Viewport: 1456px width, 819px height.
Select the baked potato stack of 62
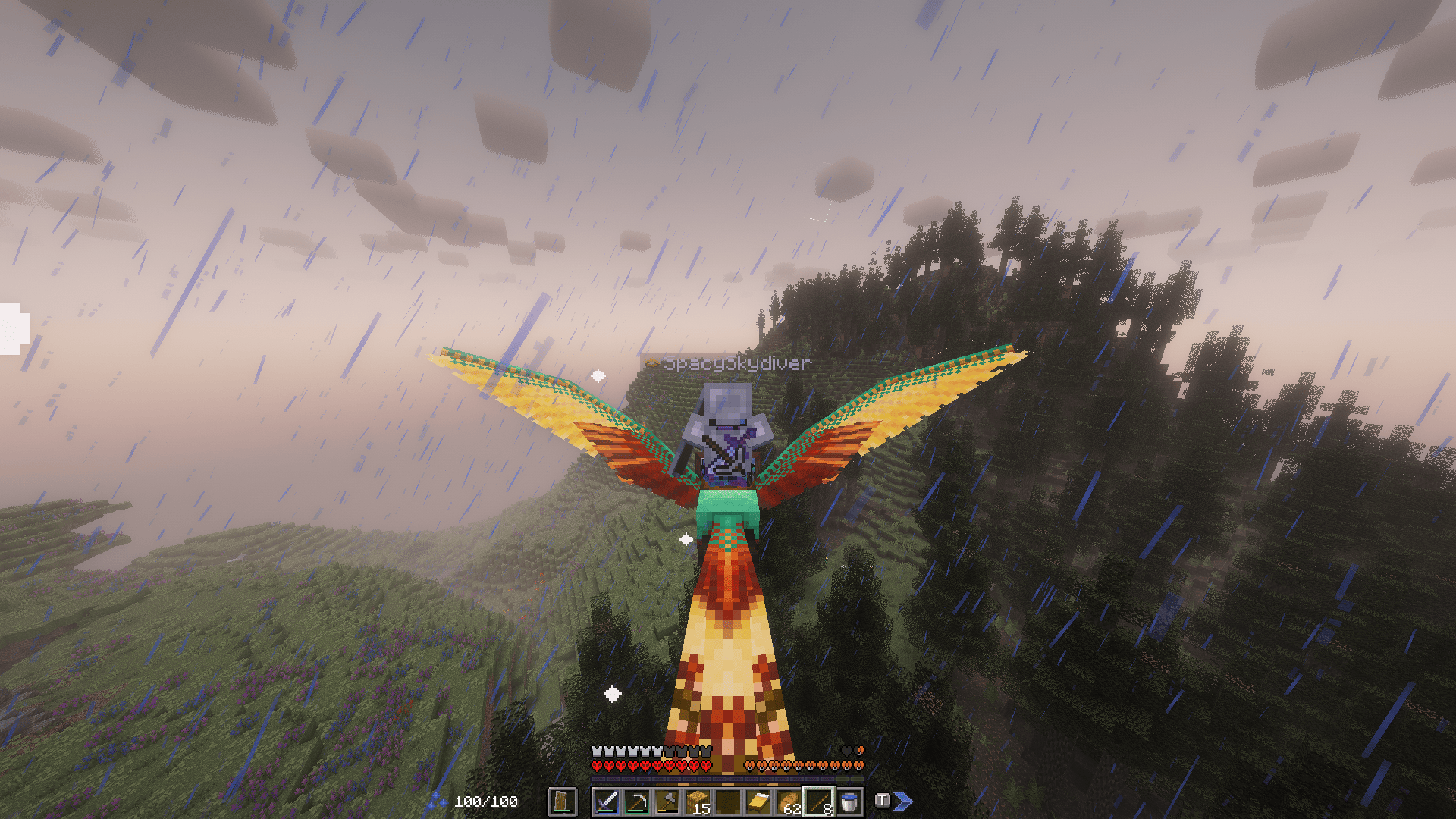click(788, 801)
